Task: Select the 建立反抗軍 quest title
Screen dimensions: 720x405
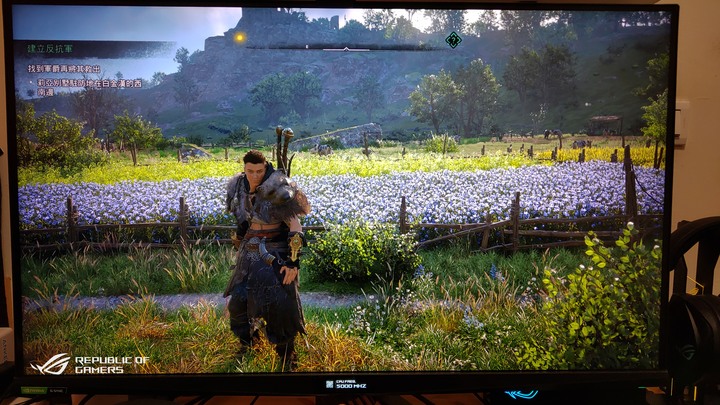Action: [48, 48]
